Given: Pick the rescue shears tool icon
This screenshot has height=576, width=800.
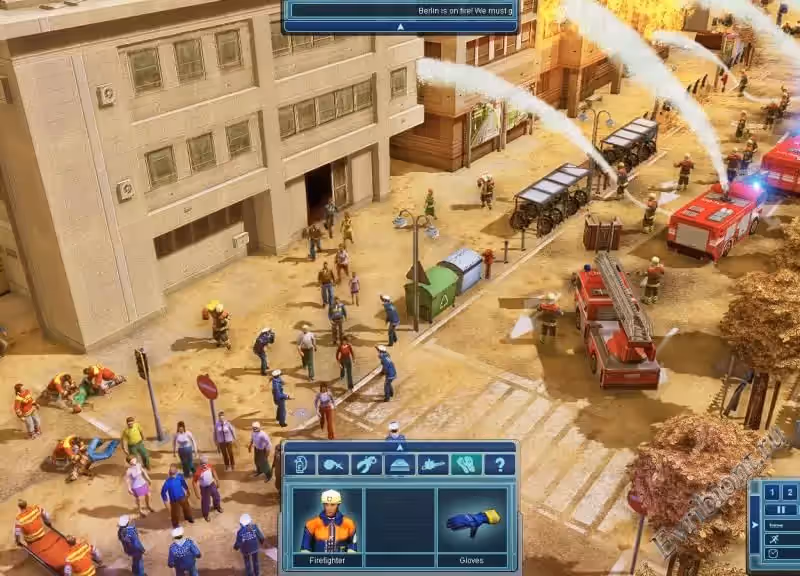Looking at the screenshot, I should (x=366, y=464).
